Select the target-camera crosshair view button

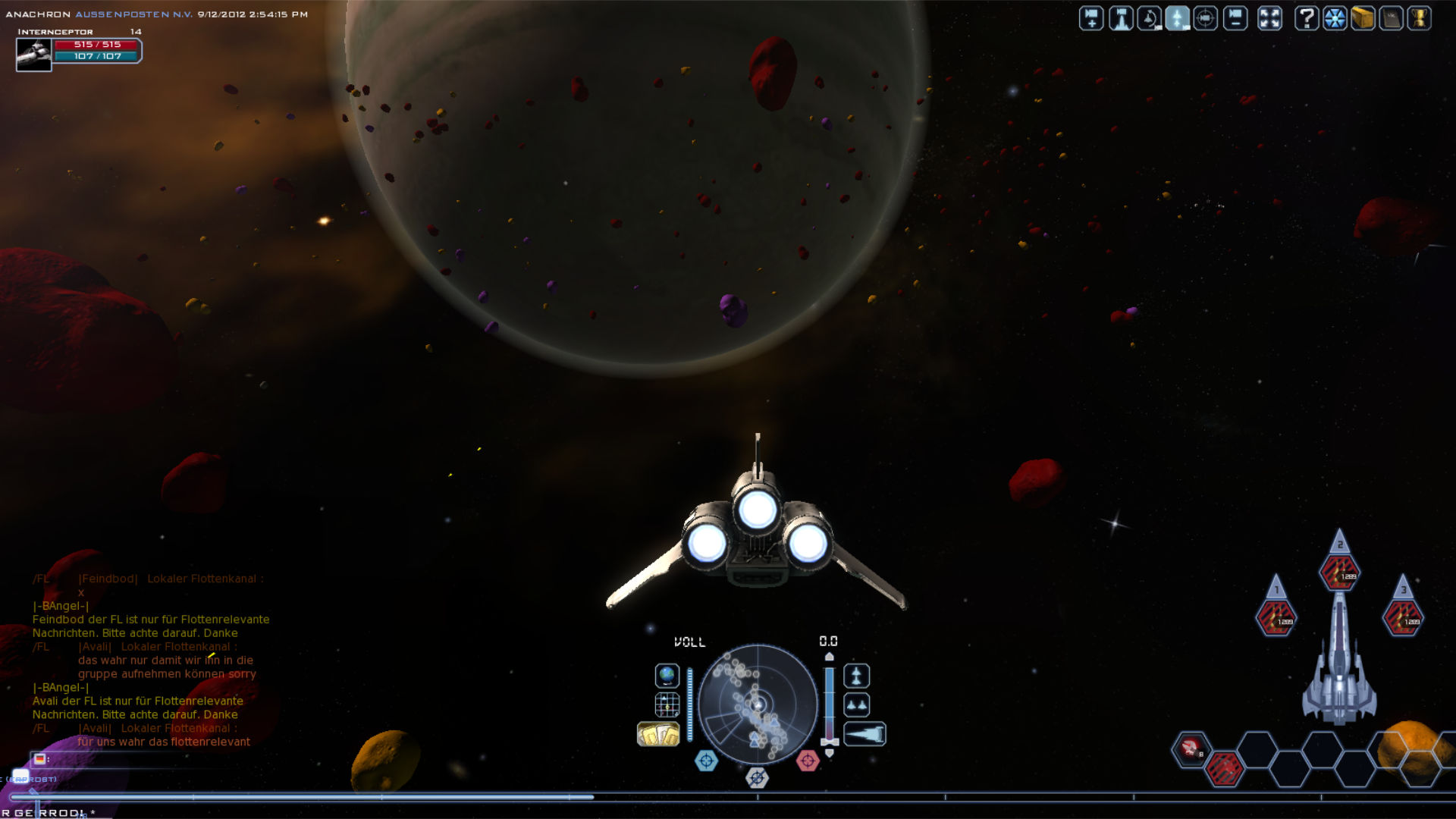coord(1206,18)
